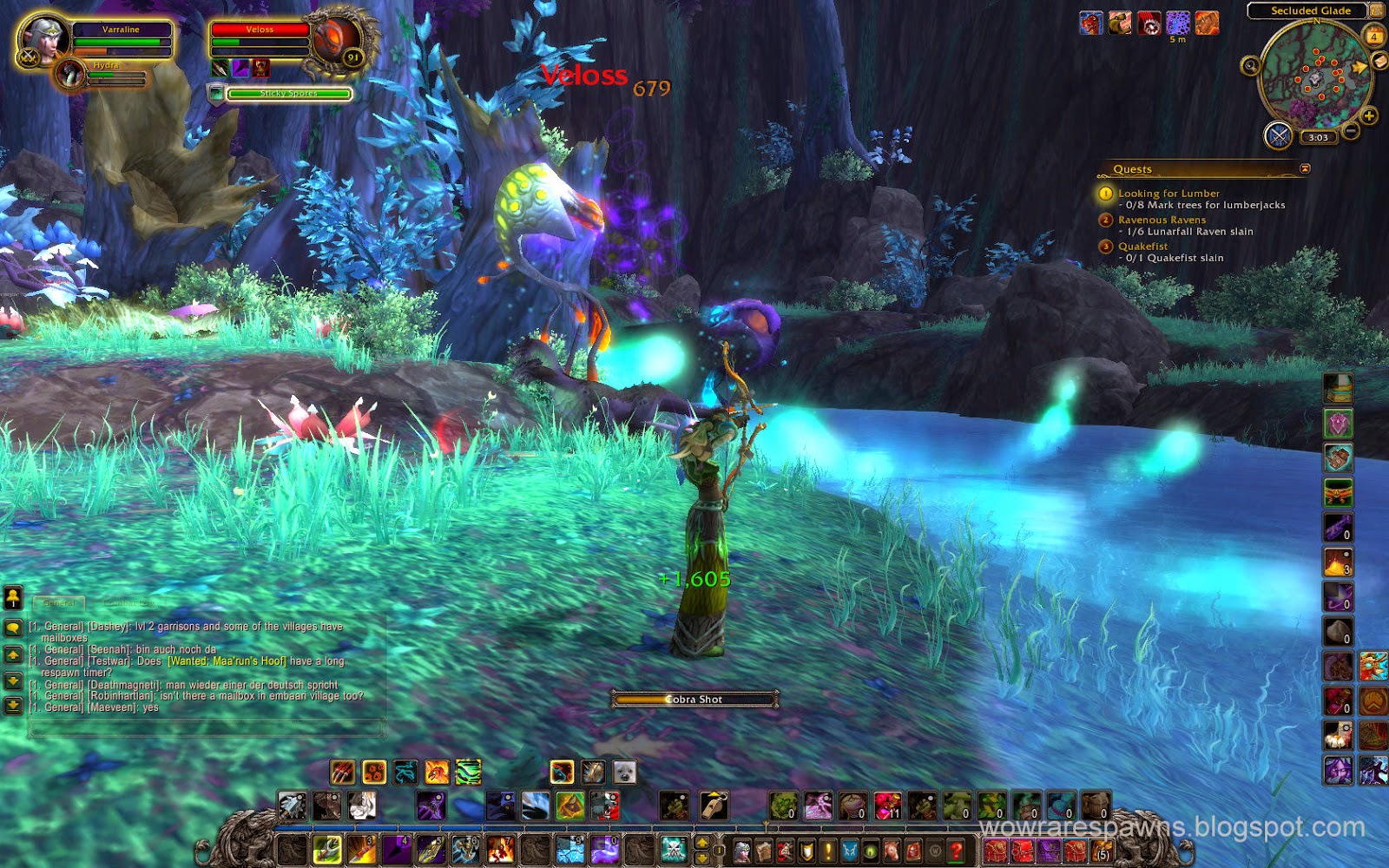Collapse the Looking for Lumber quest entry
Screen dimensions: 1389x868
click(x=1104, y=192)
